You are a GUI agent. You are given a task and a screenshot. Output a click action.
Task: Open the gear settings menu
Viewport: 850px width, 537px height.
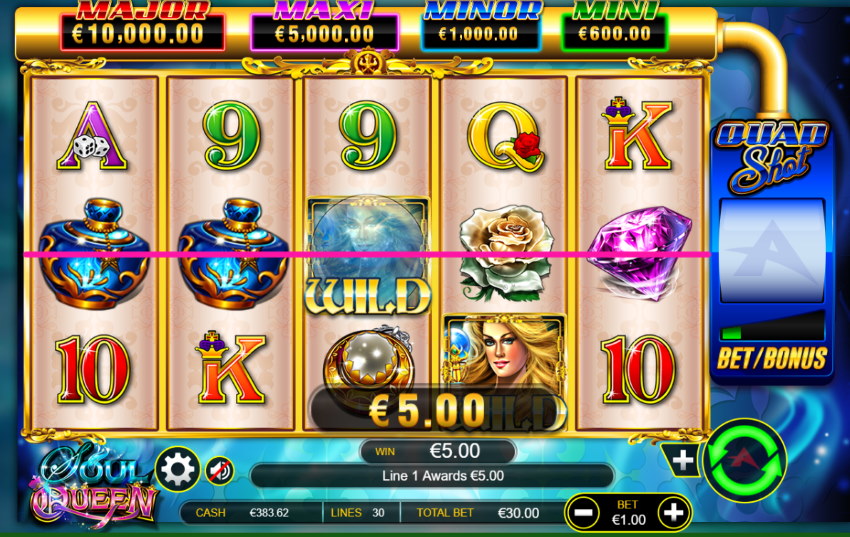point(178,468)
